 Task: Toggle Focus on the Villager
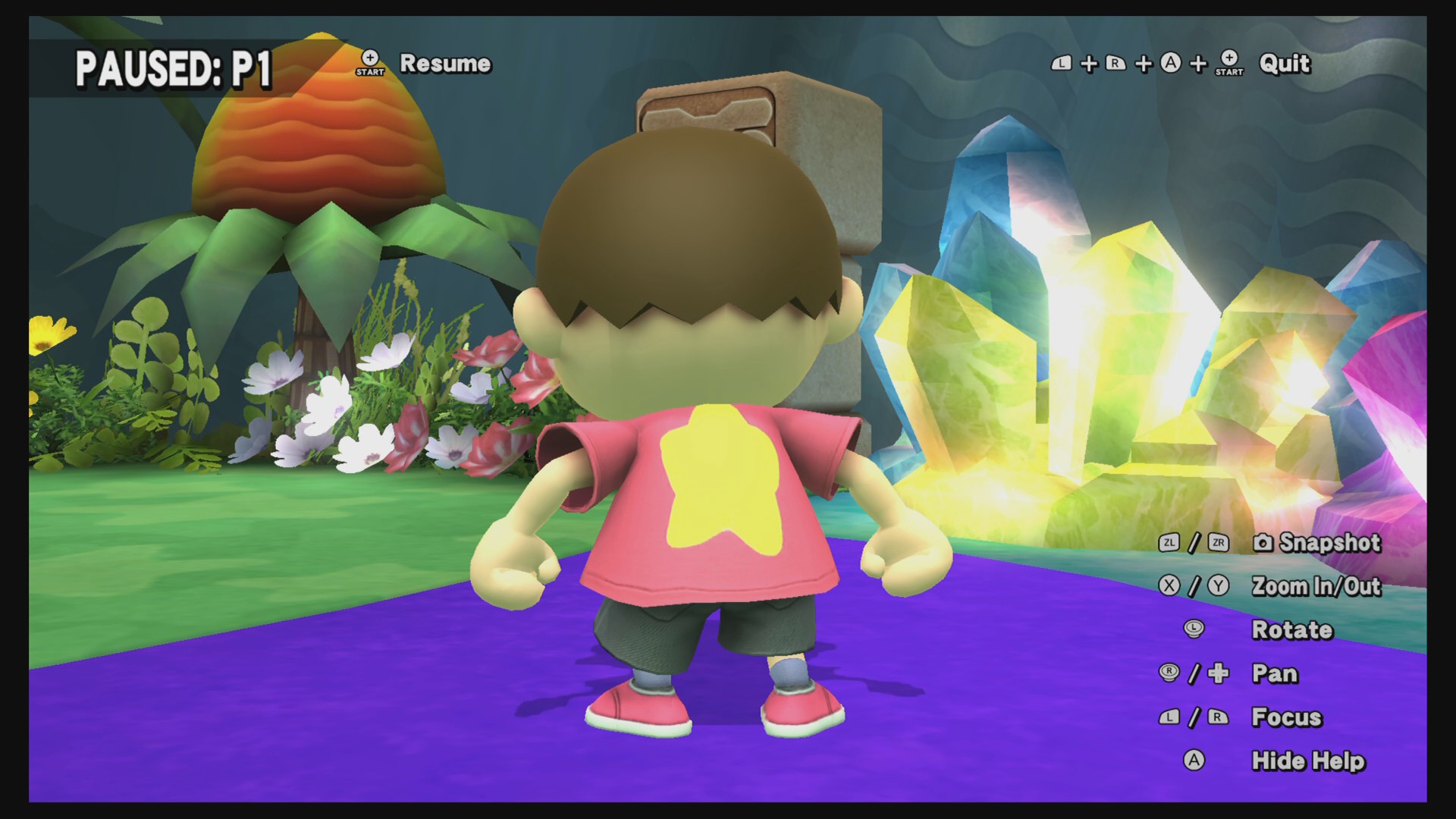pos(1286,717)
